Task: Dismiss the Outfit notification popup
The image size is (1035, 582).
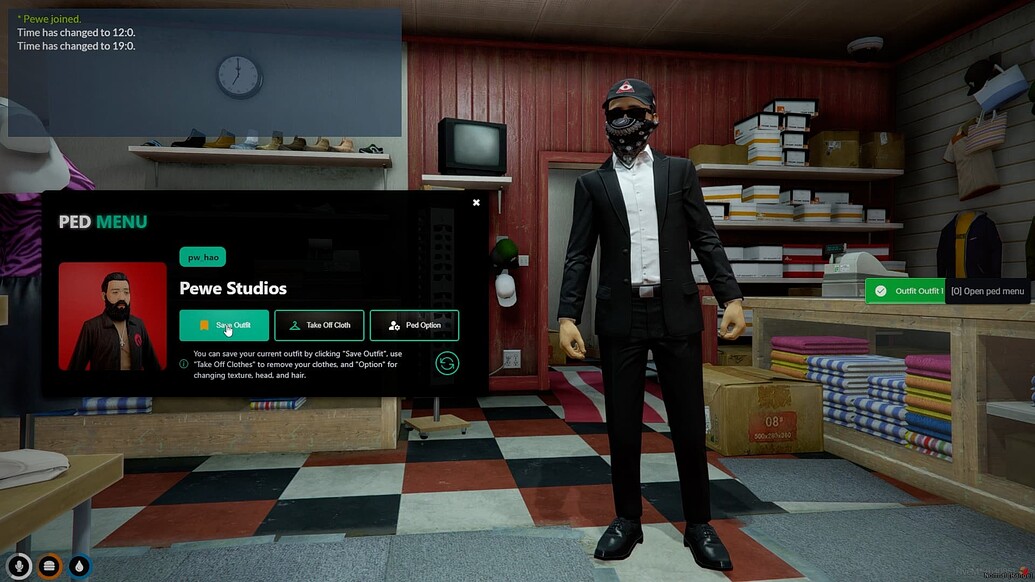Action: tap(905, 291)
